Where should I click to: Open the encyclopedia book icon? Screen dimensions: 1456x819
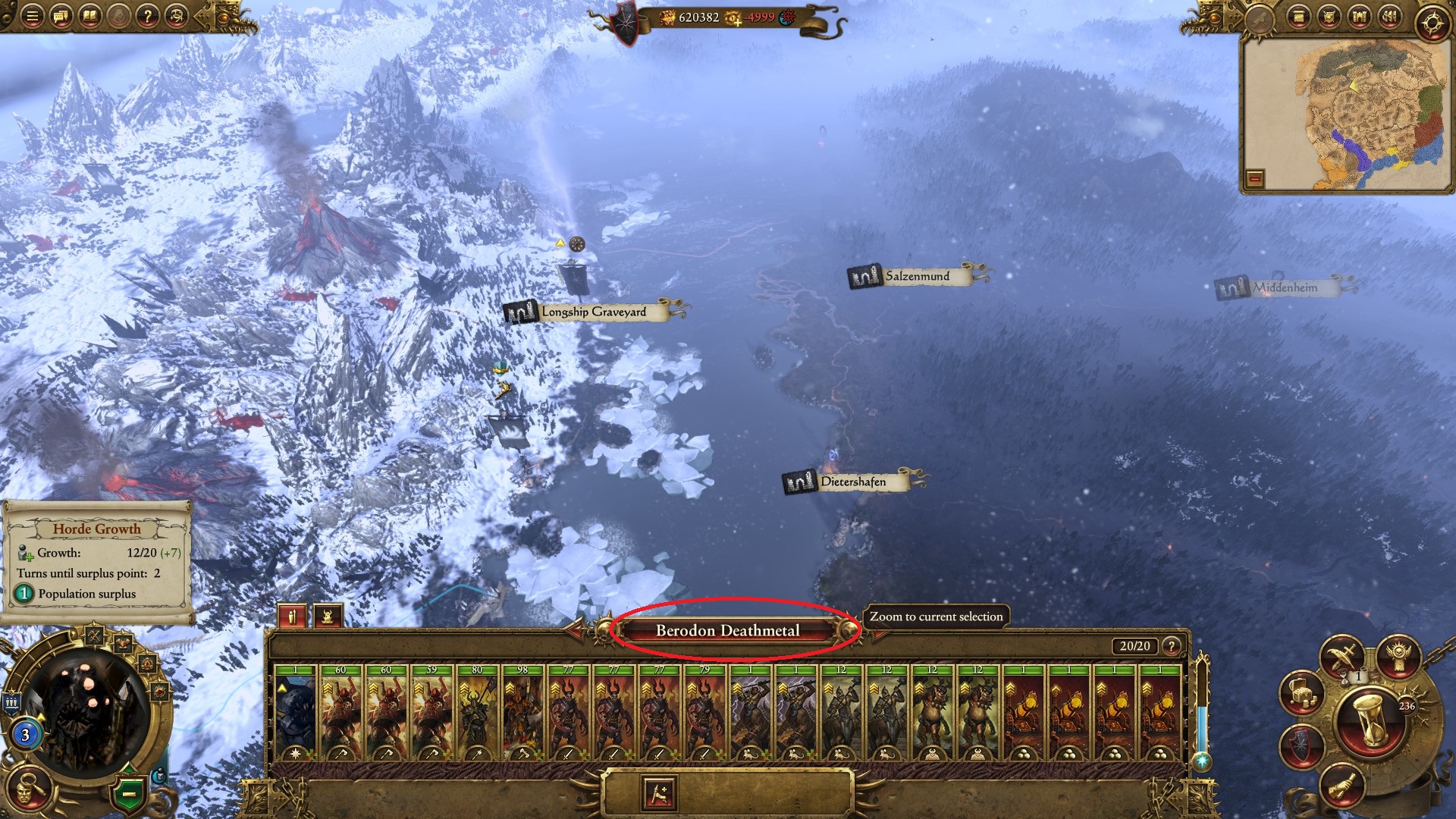(x=89, y=16)
